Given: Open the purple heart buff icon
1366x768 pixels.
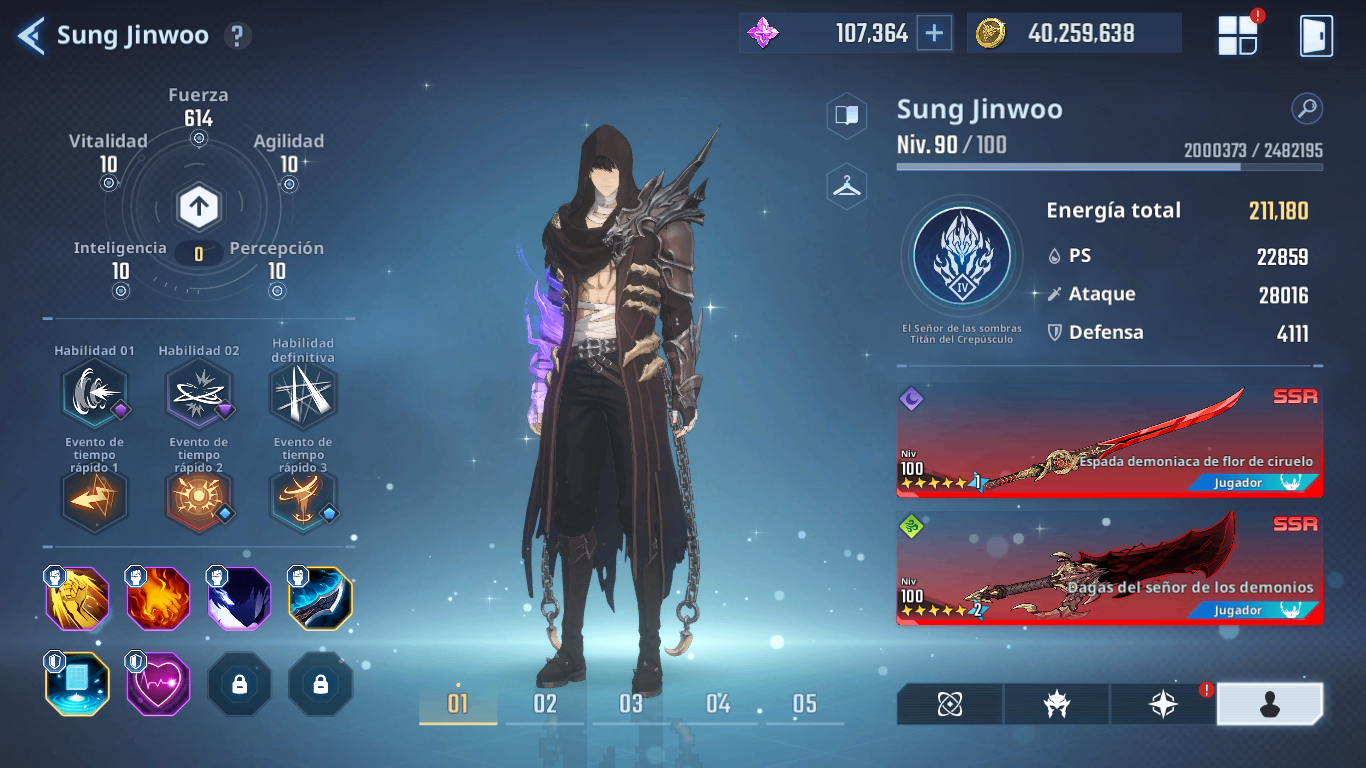Looking at the screenshot, I should 158,684.
